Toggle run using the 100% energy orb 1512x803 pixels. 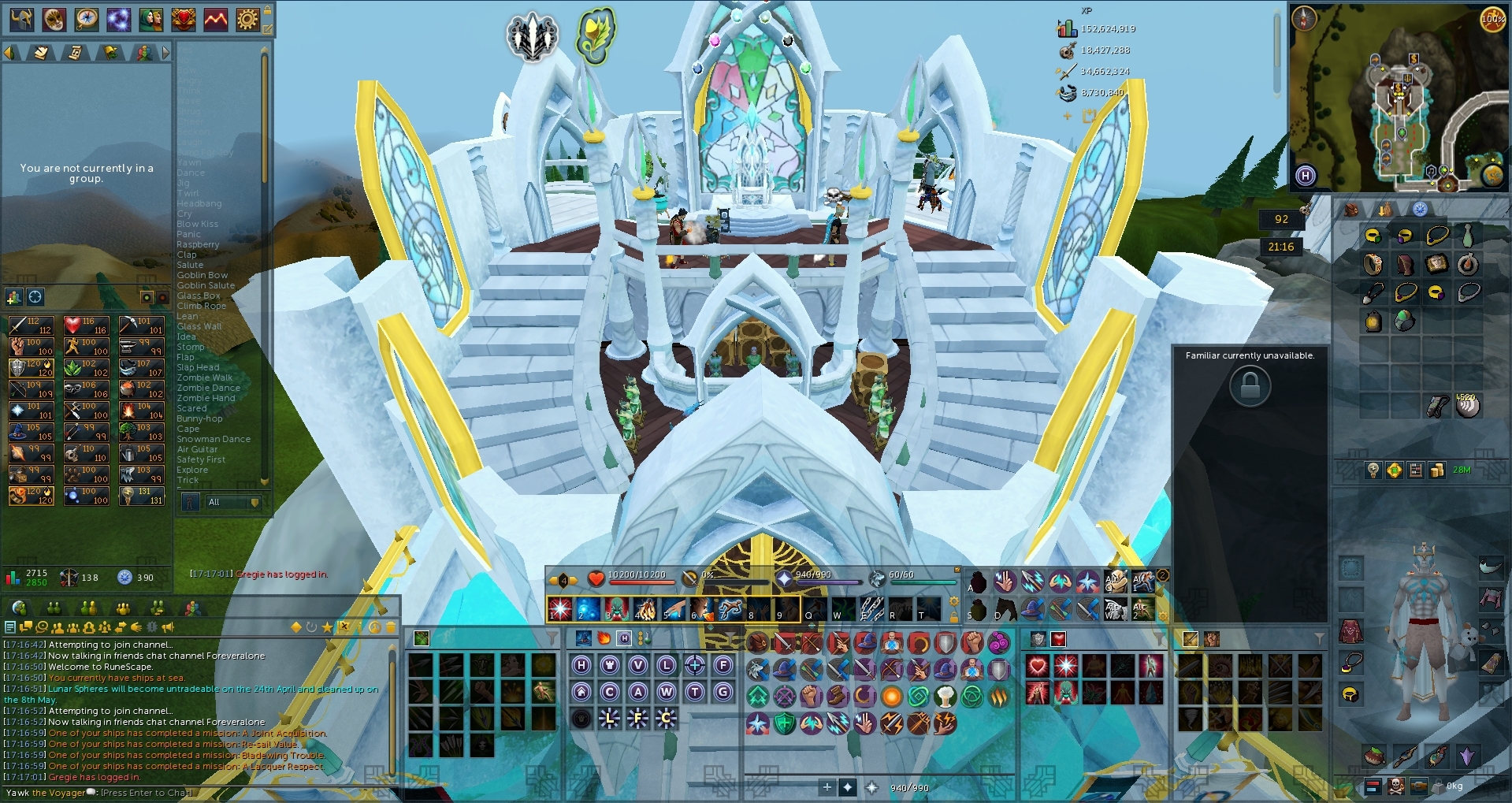[1492, 20]
